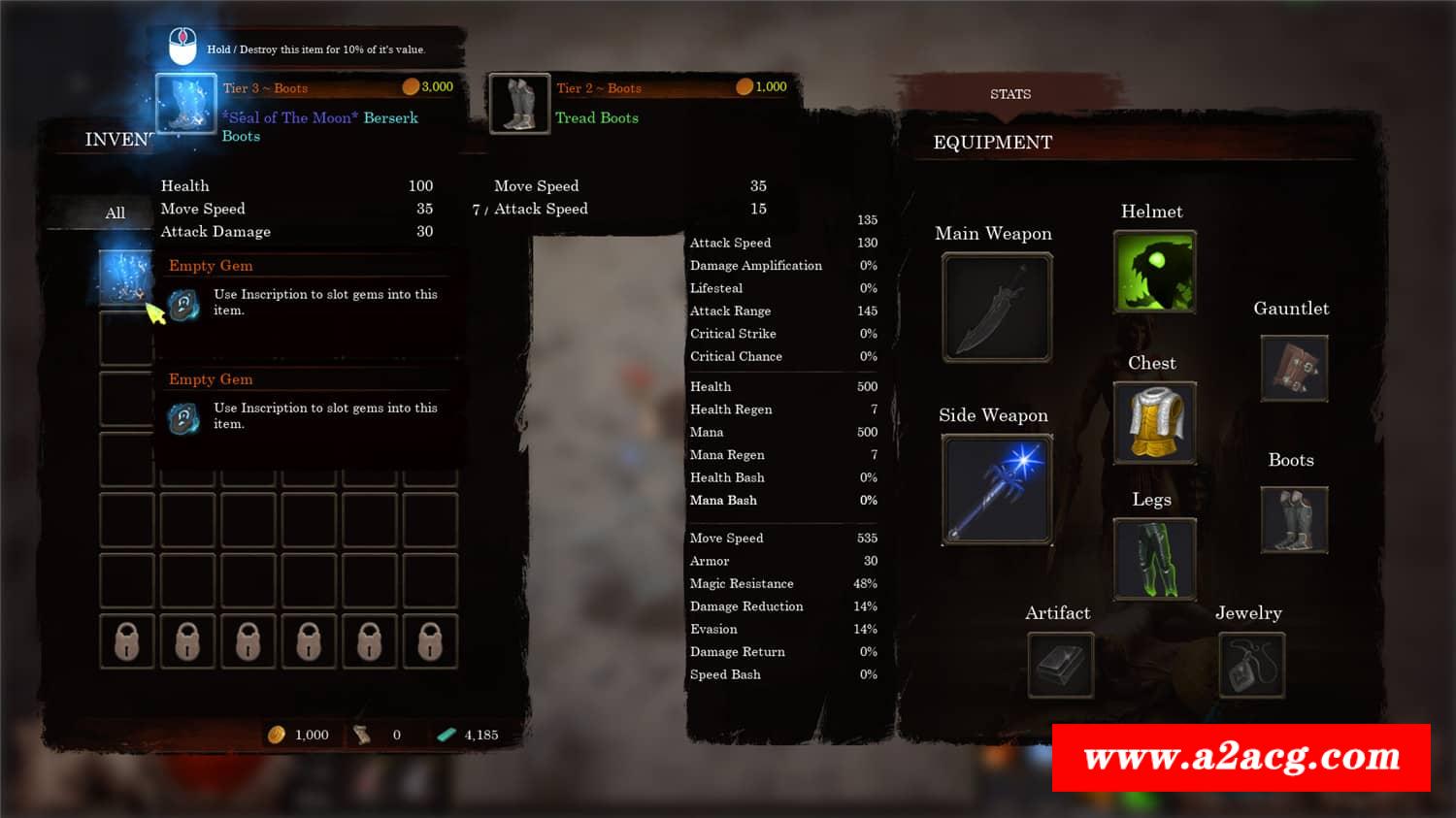Switch to the All inventory tab
Viewport: 1456px width, 818px height.
(115, 213)
